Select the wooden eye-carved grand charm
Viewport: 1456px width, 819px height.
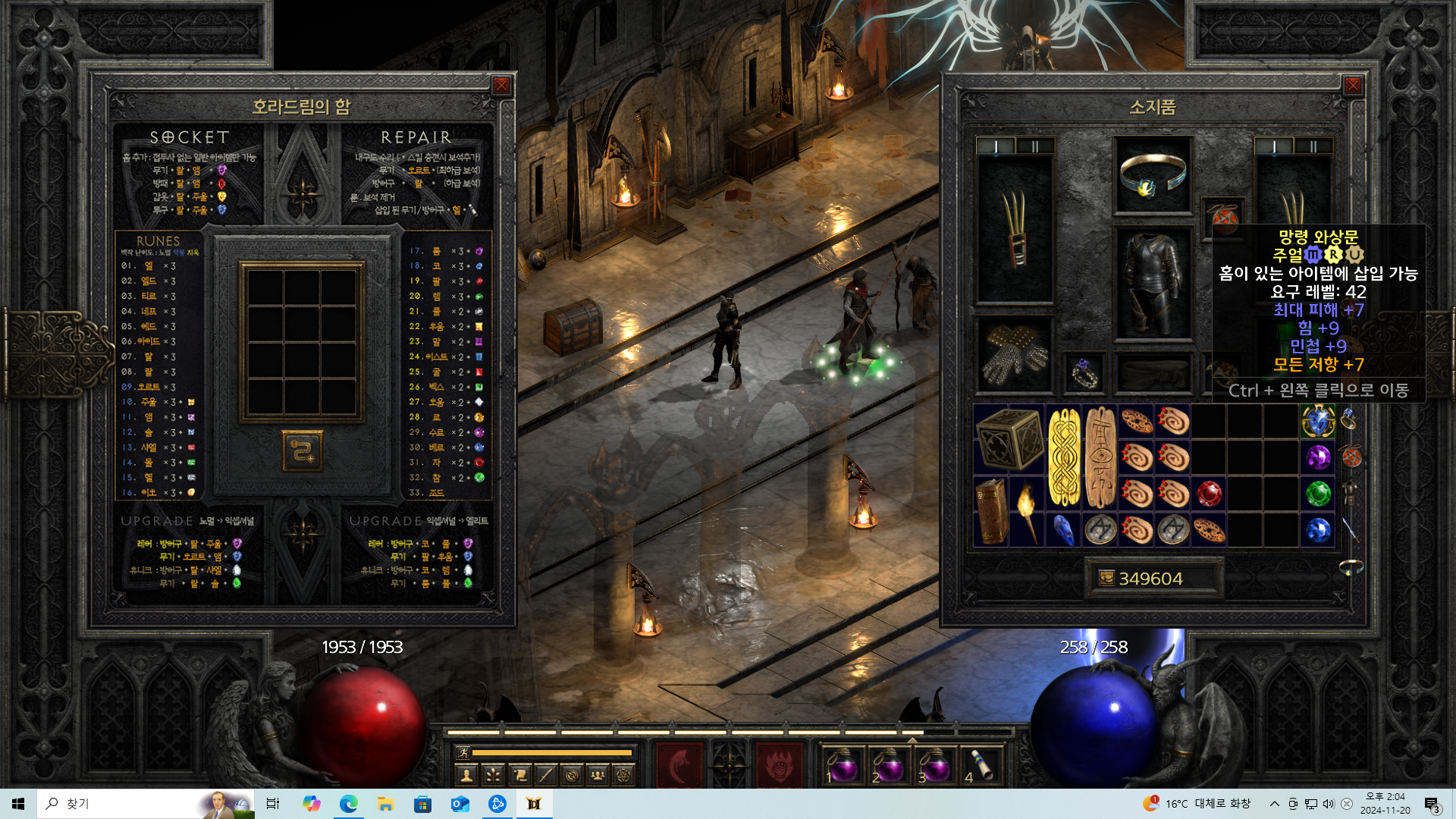(1100, 457)
